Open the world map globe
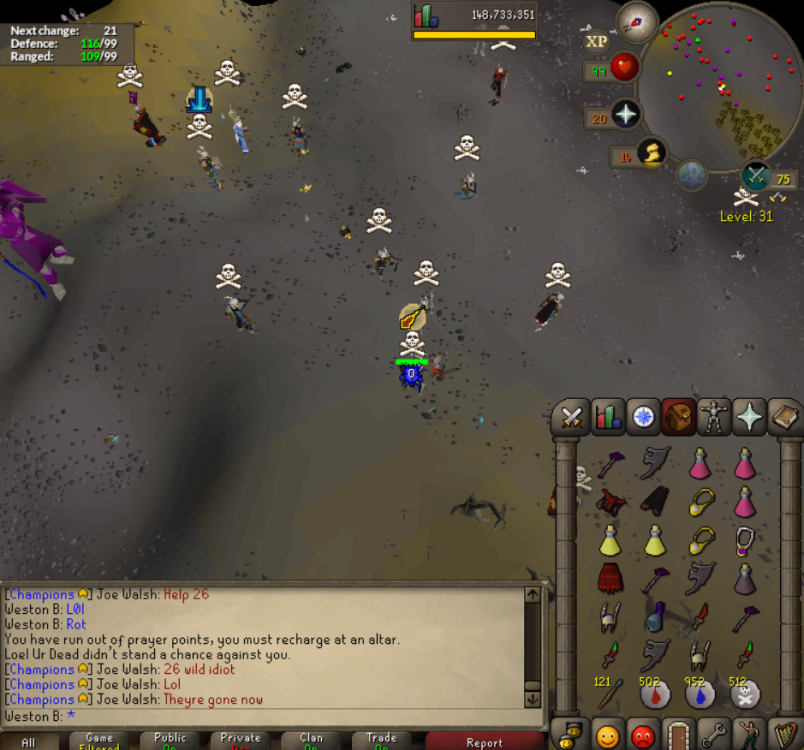The height and width of the screenshot is (750, 804). pyautogui.click(x=692, y=175)
